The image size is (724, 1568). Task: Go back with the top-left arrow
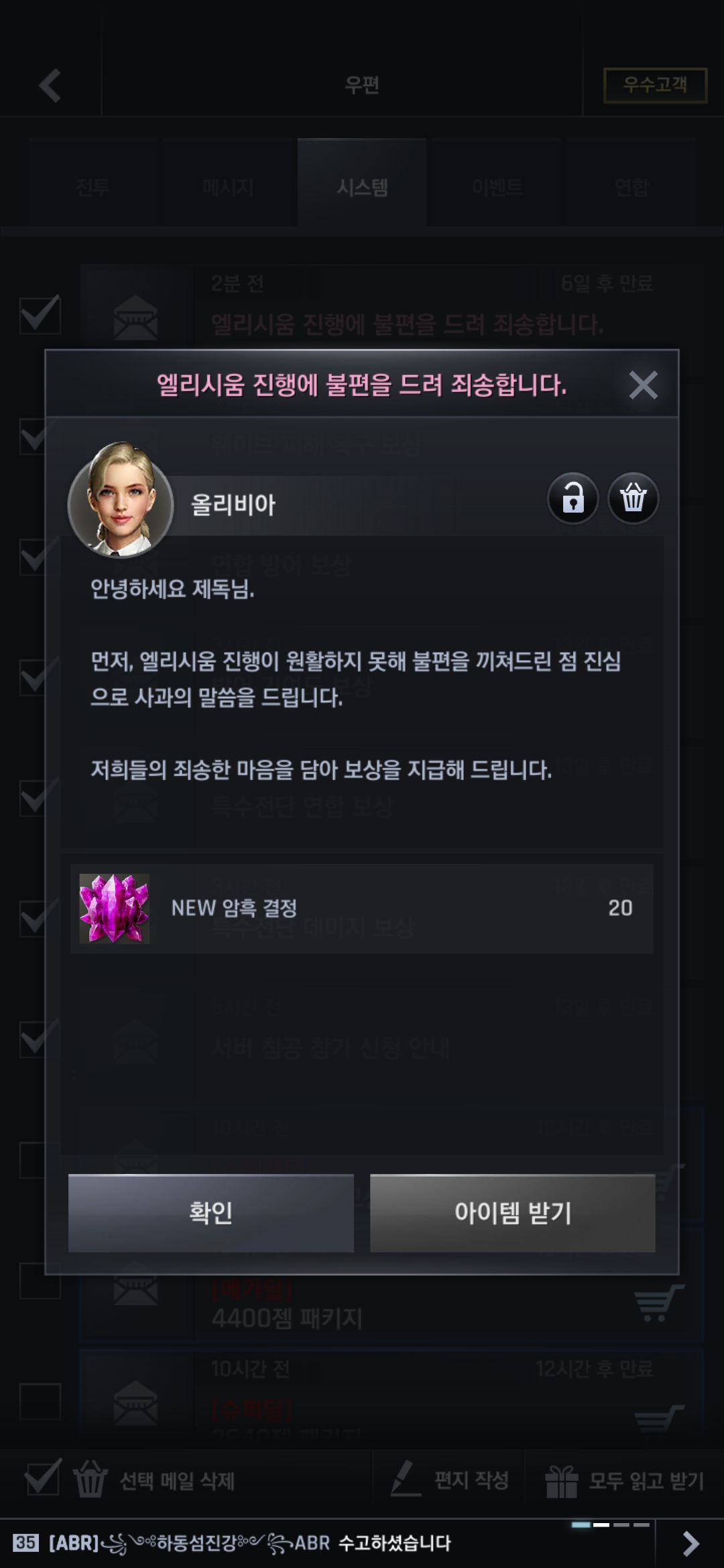point(50,86)
